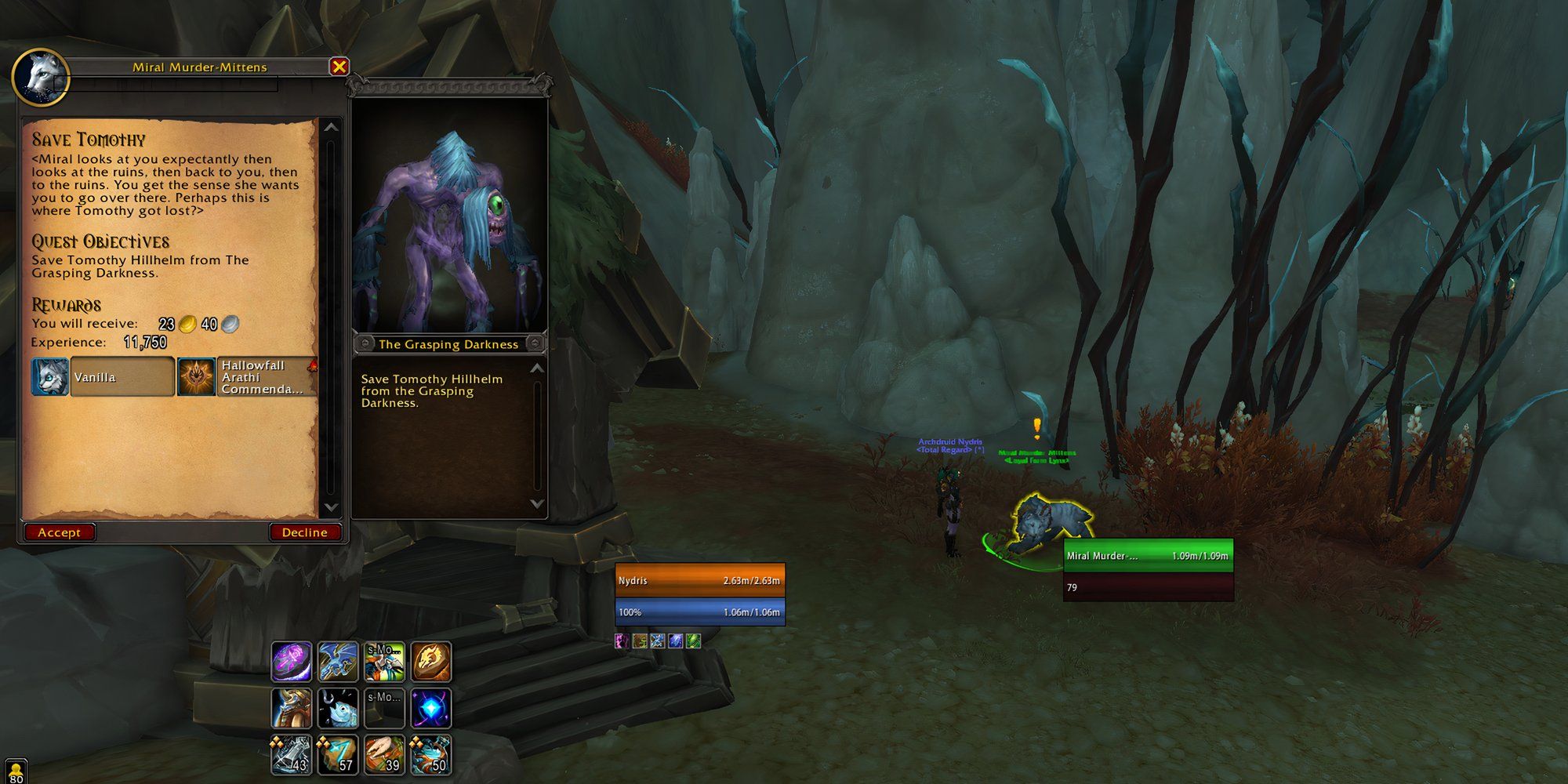Use the dragon-head medallion action bar icon

[430, 662]
